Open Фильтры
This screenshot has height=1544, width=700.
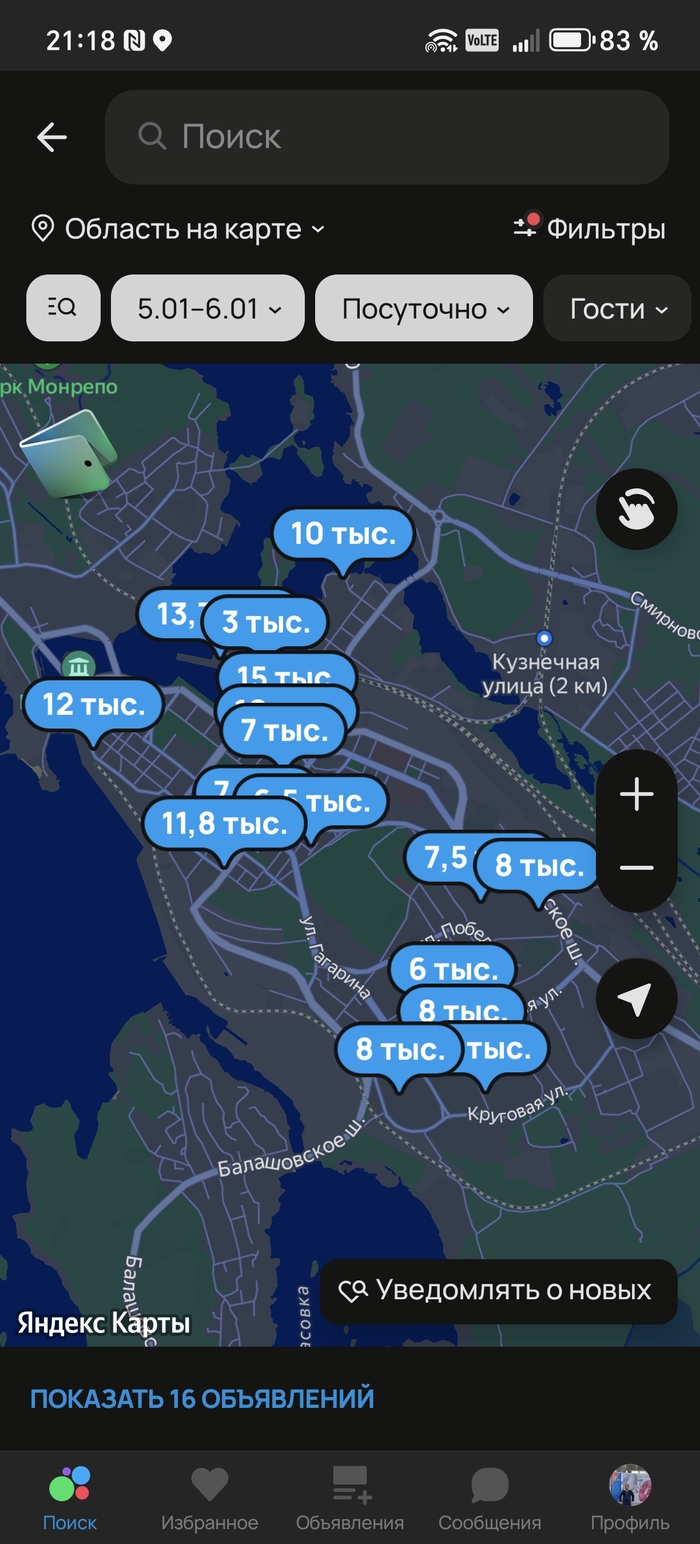coord(590,229)
